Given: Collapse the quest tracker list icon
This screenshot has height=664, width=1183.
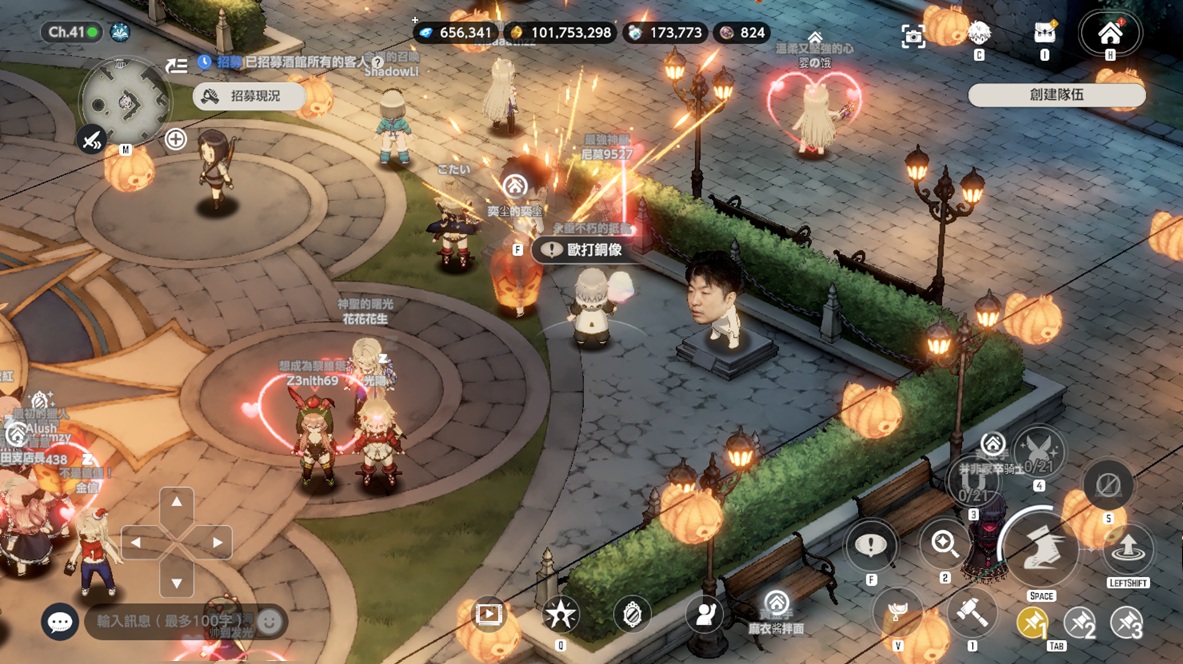Looking at the screenshot, I should pyautogui.click(x=176, y=65).
